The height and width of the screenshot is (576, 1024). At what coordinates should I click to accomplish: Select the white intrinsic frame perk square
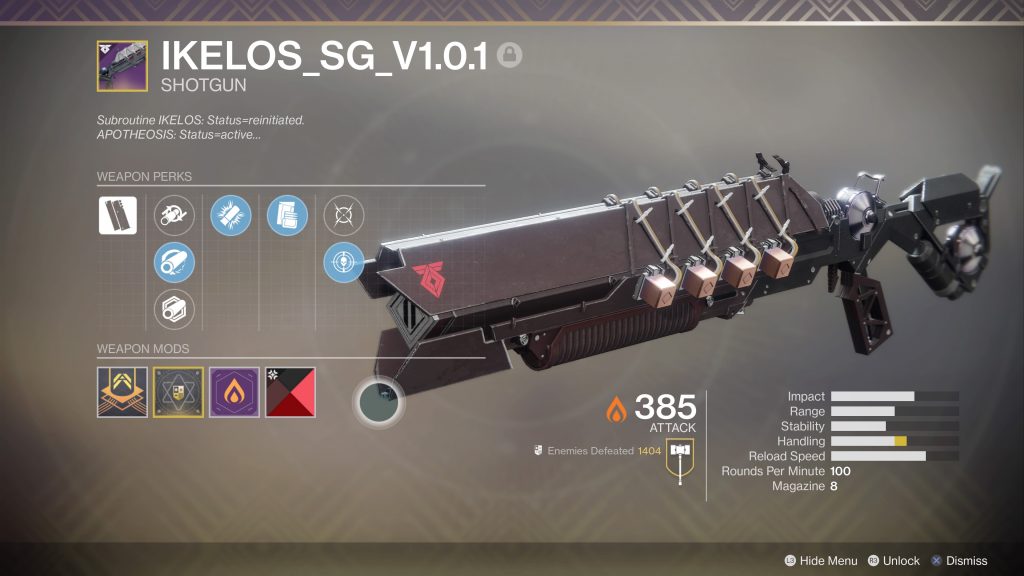pos(117,215)
